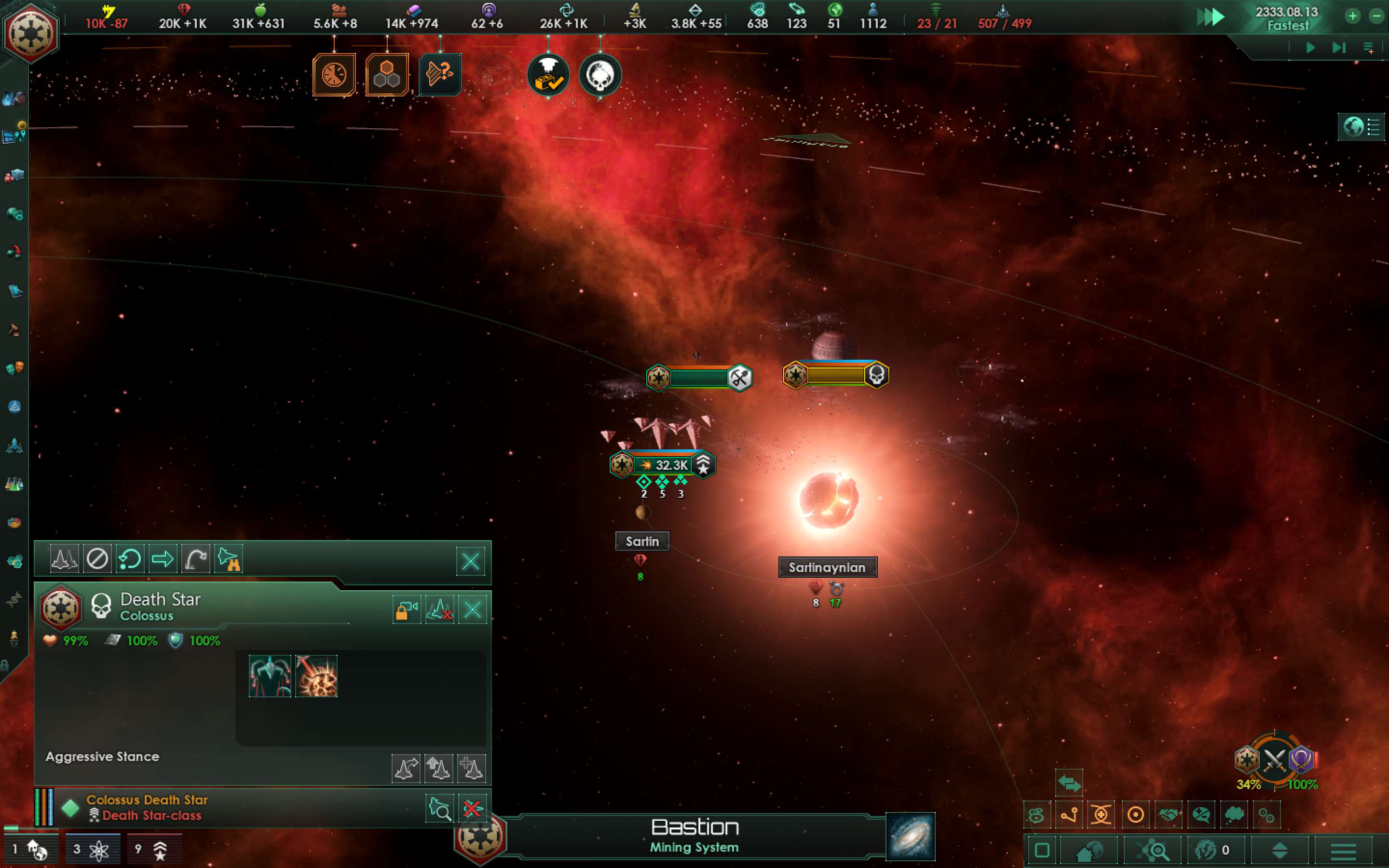Open the game menu from the top-right corner
The height and width of the screenshot is (868, 1389).
(1371, 48)
